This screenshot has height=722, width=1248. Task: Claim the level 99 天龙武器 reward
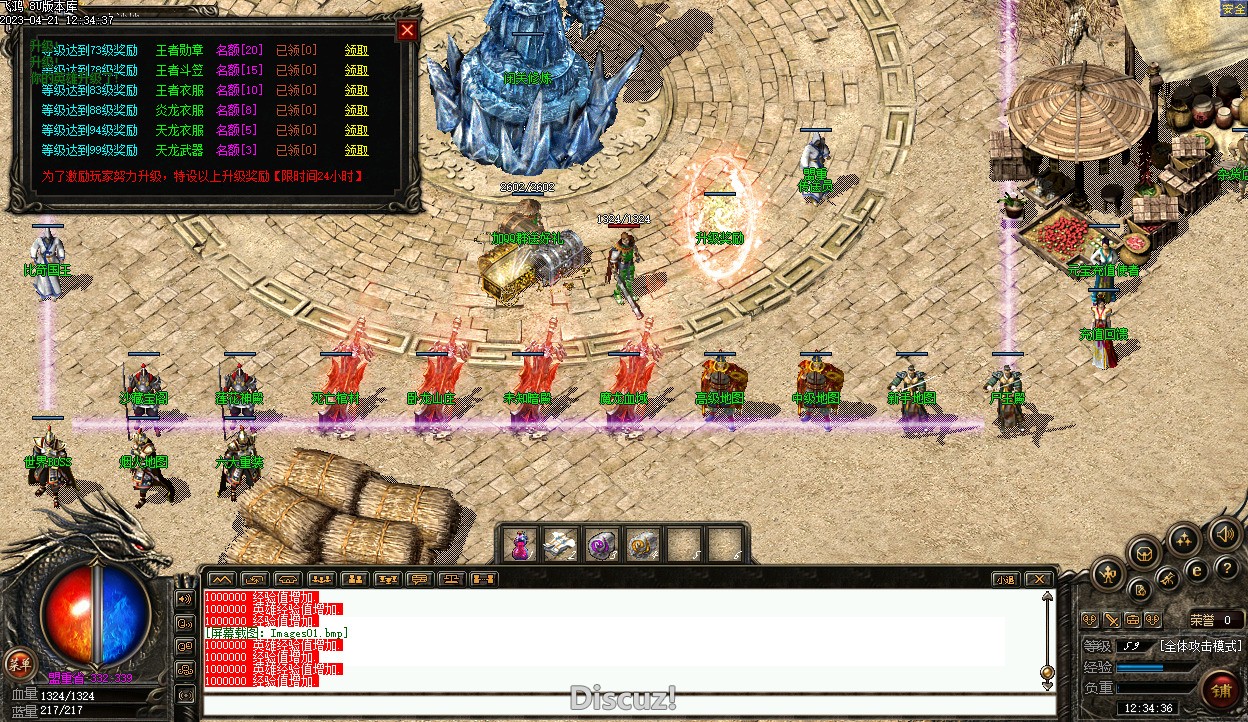click(356, 150)
